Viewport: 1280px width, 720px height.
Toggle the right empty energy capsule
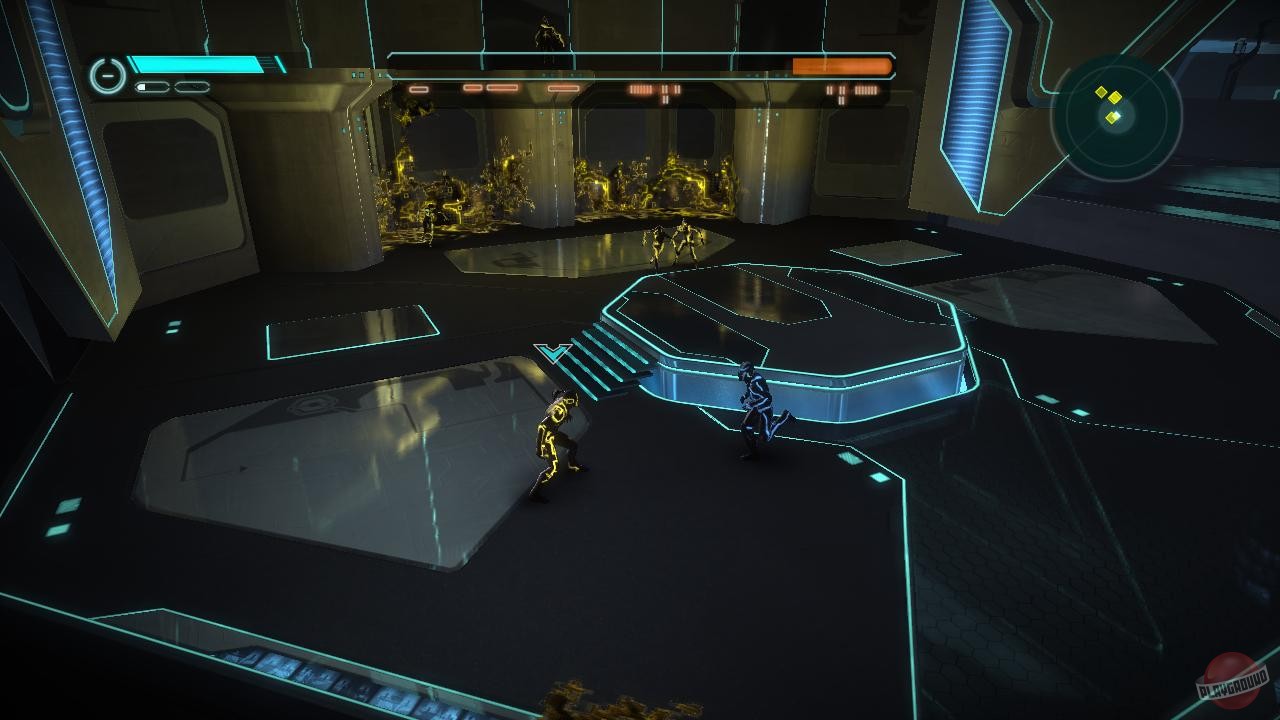click(x=191, y=86)
